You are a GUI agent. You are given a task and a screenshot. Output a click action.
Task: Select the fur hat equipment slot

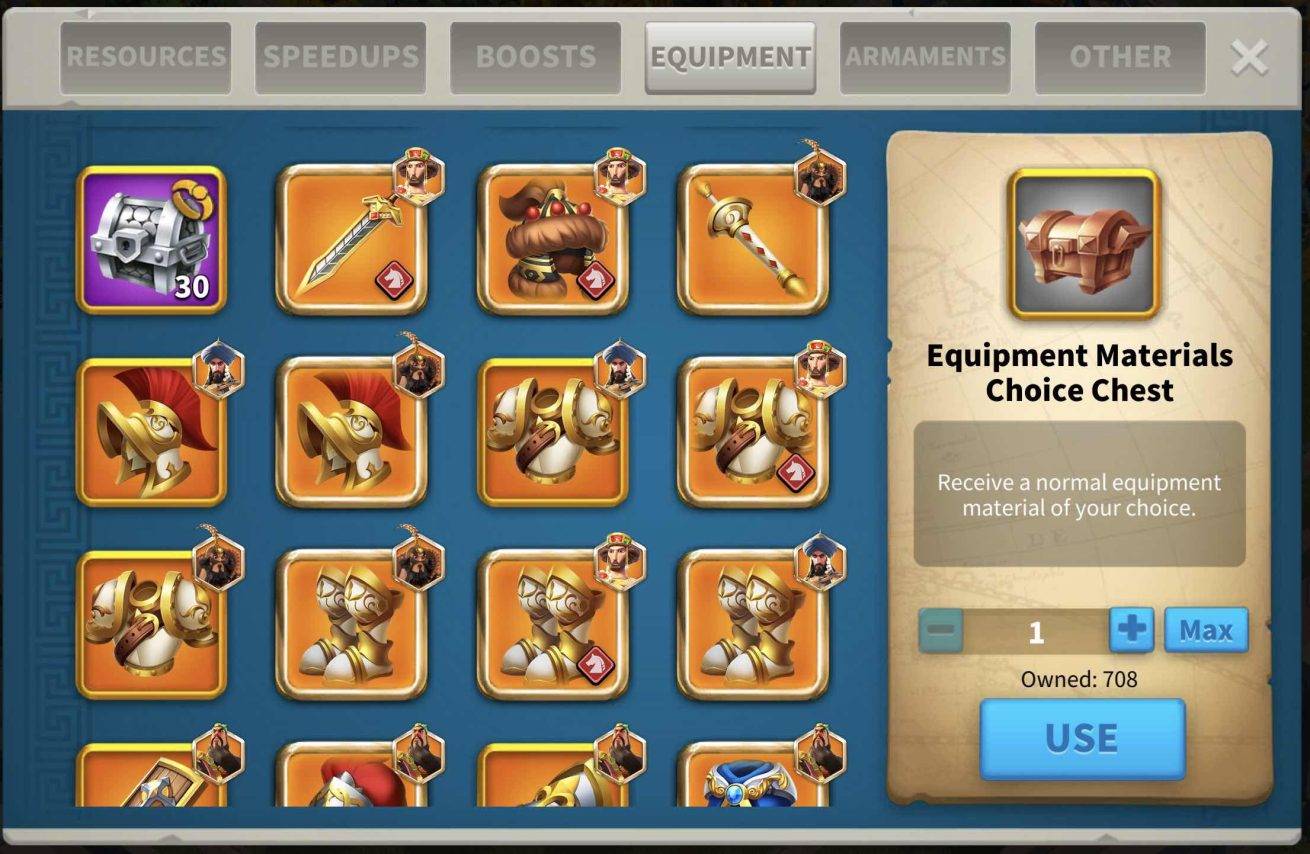552,240
